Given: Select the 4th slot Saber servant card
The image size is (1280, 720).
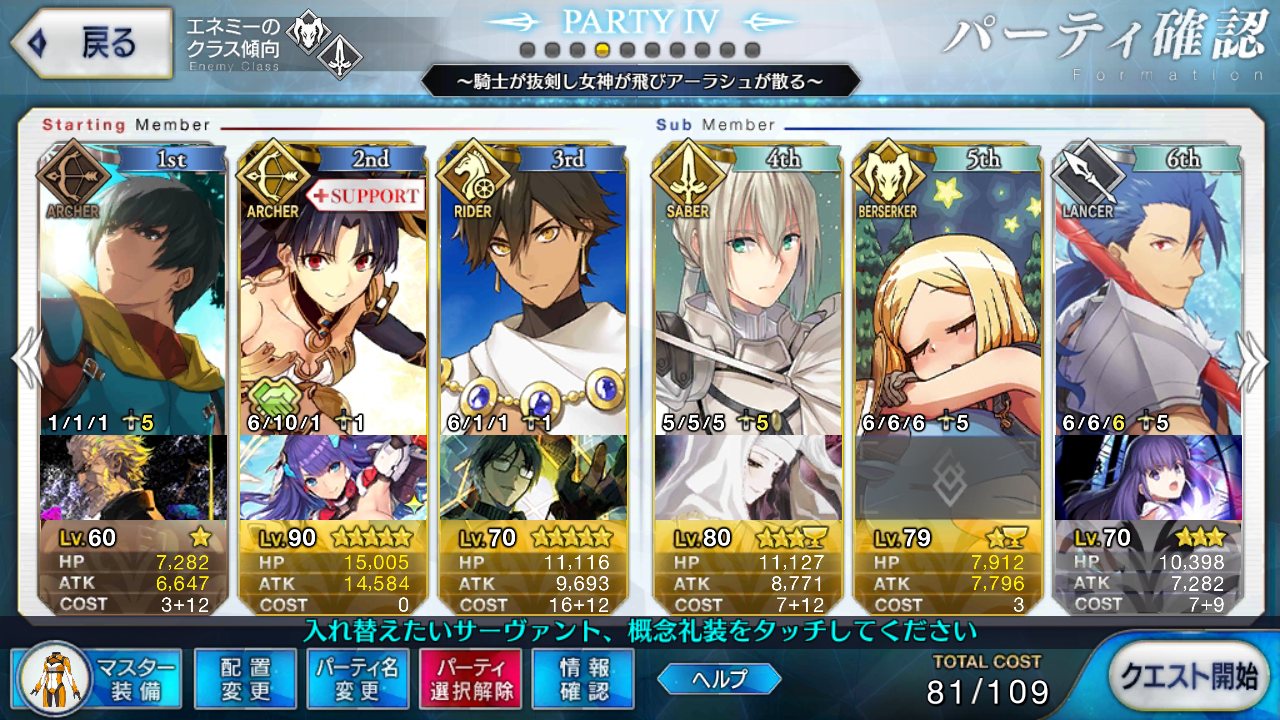Looking at the screenshot, I should click(x=748, y=290).
